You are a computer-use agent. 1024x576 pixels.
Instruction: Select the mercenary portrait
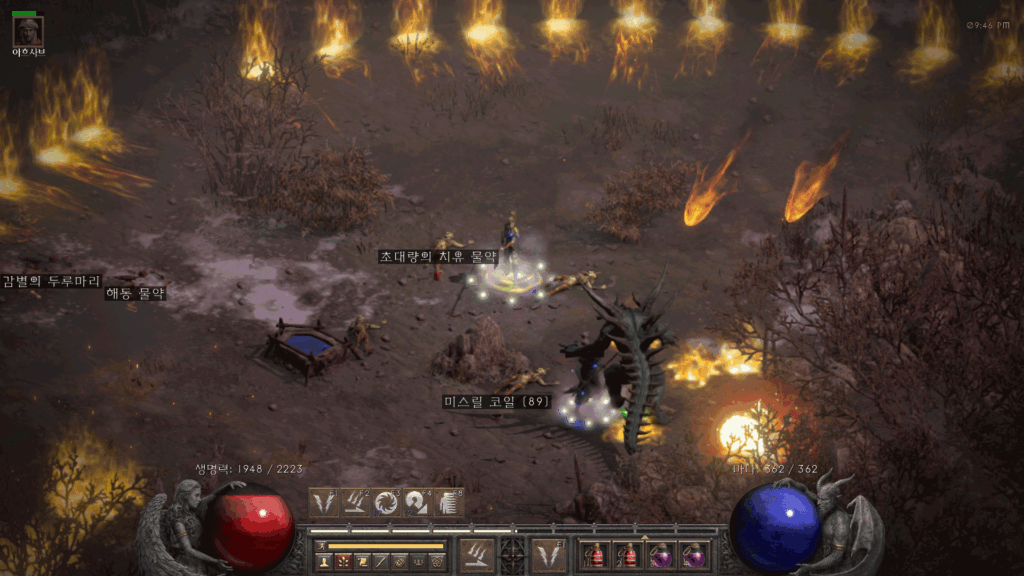(x=27, y=31)
